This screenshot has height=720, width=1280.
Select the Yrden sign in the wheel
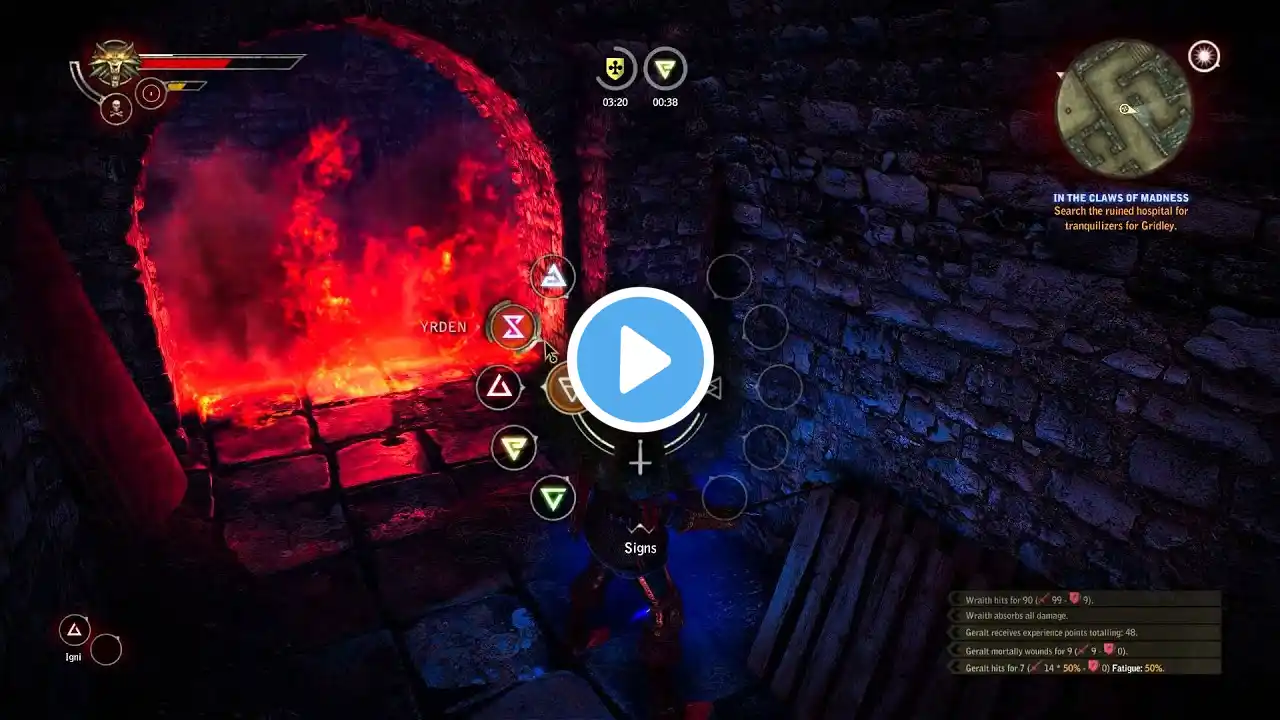513,326
